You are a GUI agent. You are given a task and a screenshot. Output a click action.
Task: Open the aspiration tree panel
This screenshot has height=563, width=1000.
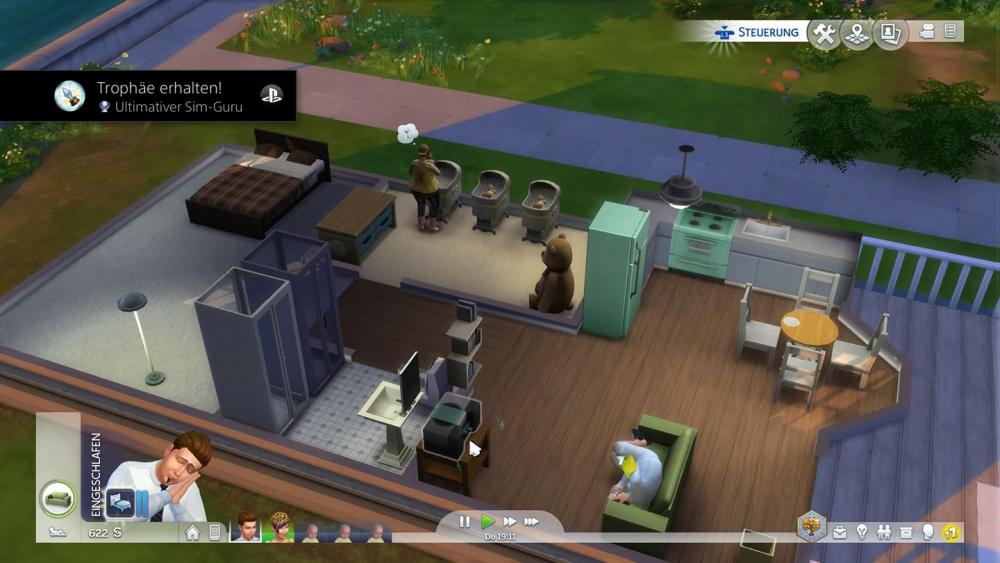pyautogui.click(x=811, y=527)
